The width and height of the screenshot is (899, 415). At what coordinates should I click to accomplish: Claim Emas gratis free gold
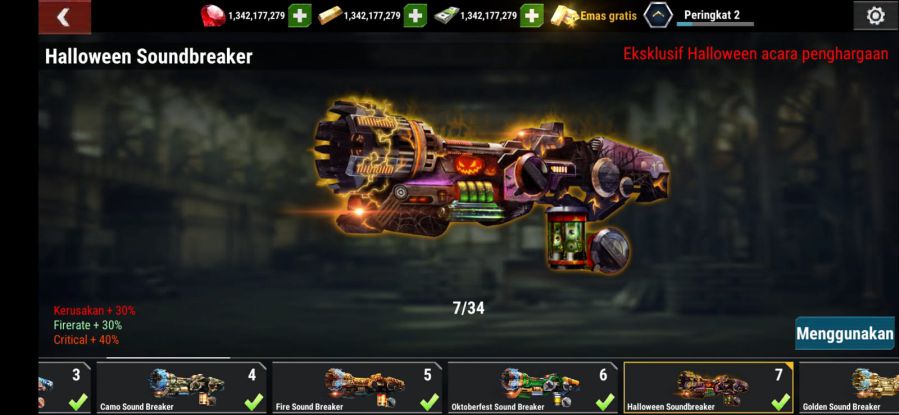(594, 16)
